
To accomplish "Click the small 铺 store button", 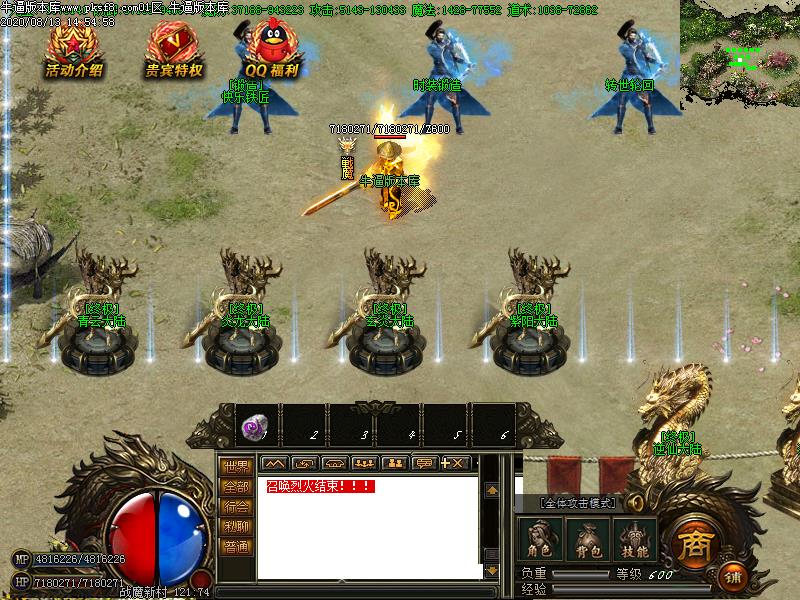I will 733,577.
